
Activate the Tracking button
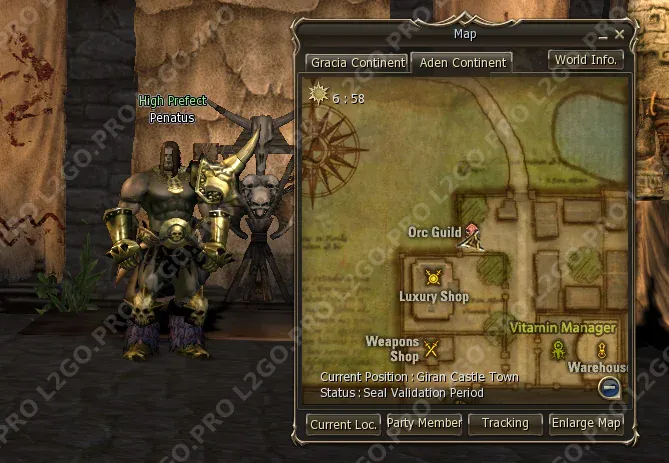[x=505, y=423]
